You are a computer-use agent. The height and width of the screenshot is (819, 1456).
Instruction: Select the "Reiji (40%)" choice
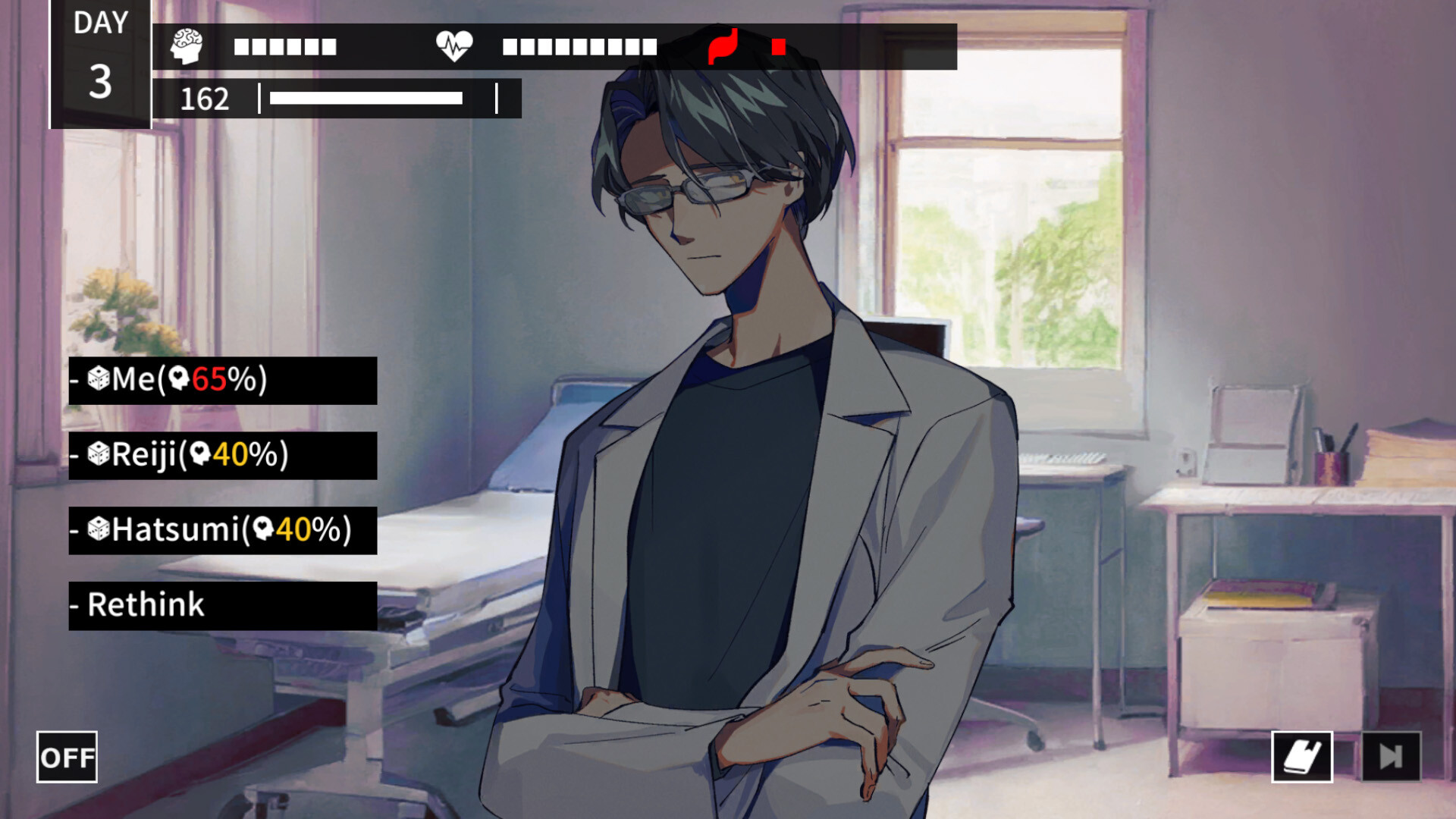pos(222,455)
